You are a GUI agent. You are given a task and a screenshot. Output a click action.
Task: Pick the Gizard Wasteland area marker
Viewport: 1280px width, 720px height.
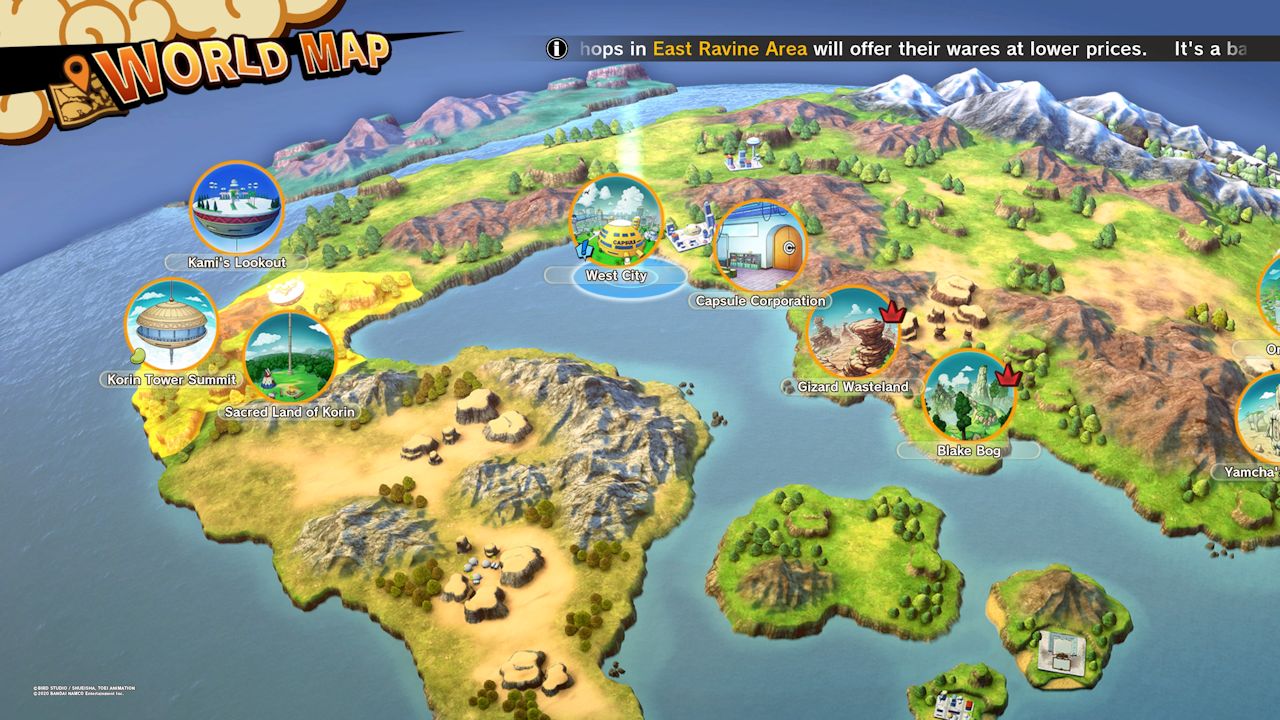click(x=852, y=333)
